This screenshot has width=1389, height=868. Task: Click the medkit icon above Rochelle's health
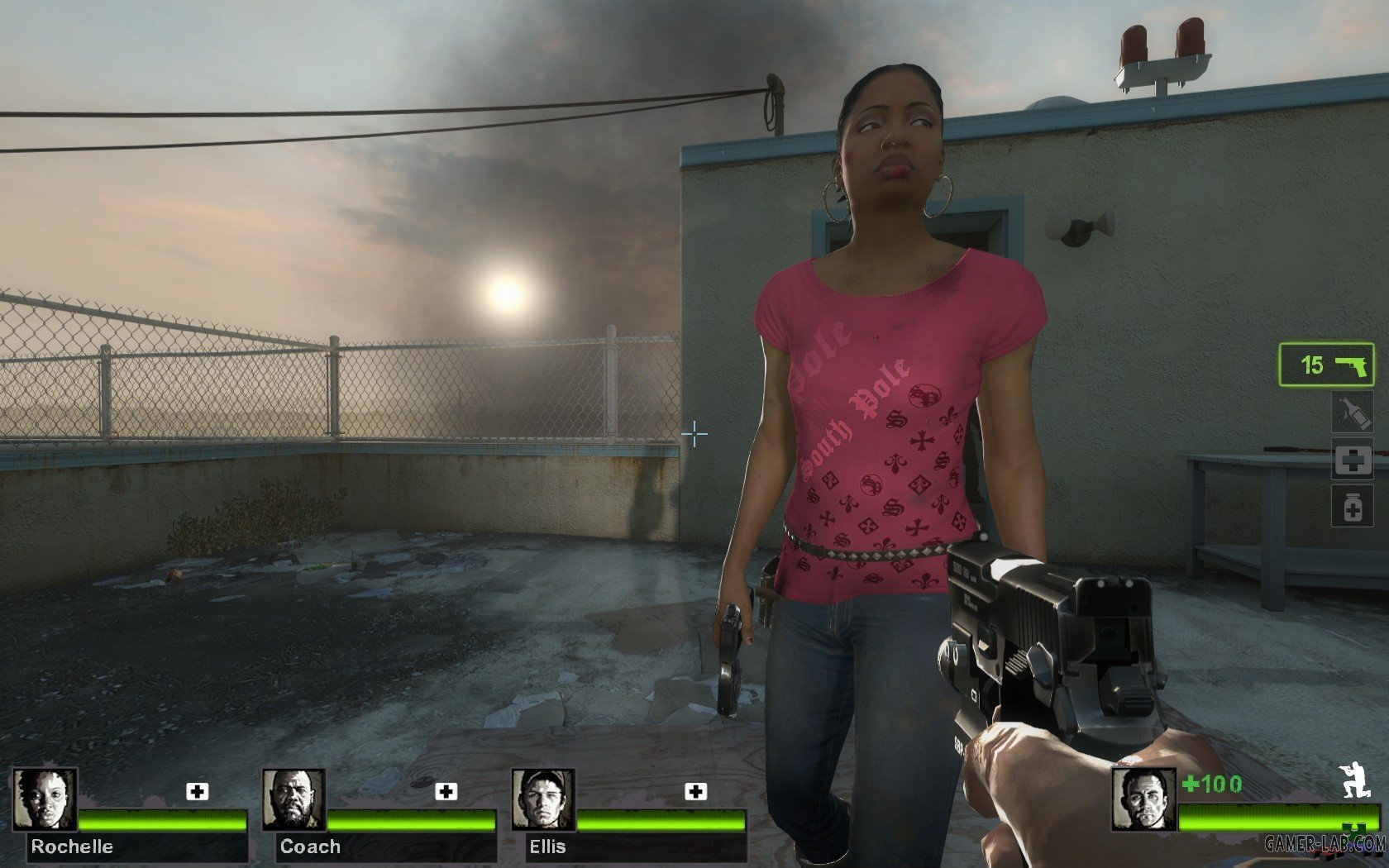click(197, 792)
